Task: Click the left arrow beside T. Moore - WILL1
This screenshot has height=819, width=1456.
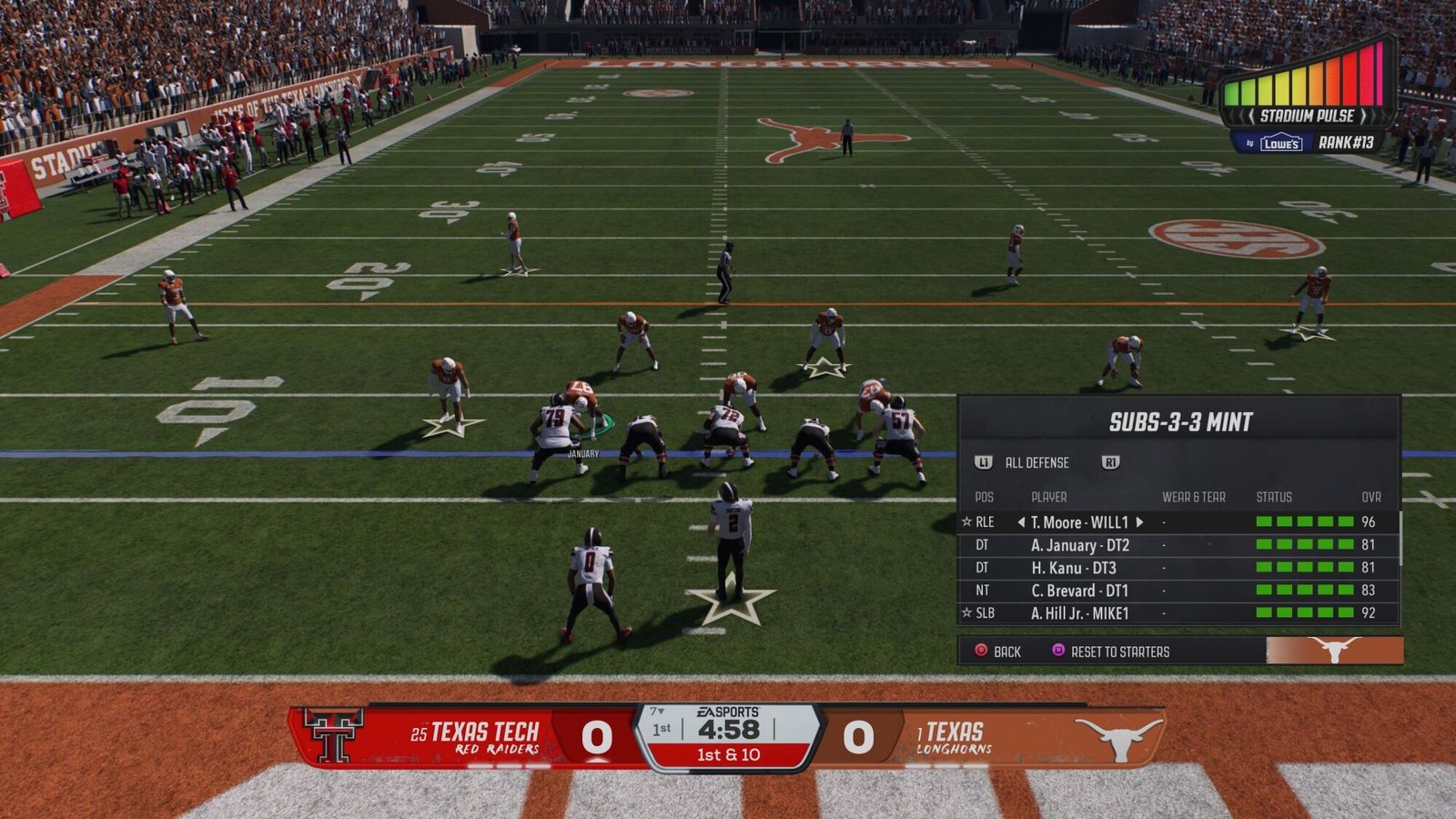Action: coord(1021,521)
